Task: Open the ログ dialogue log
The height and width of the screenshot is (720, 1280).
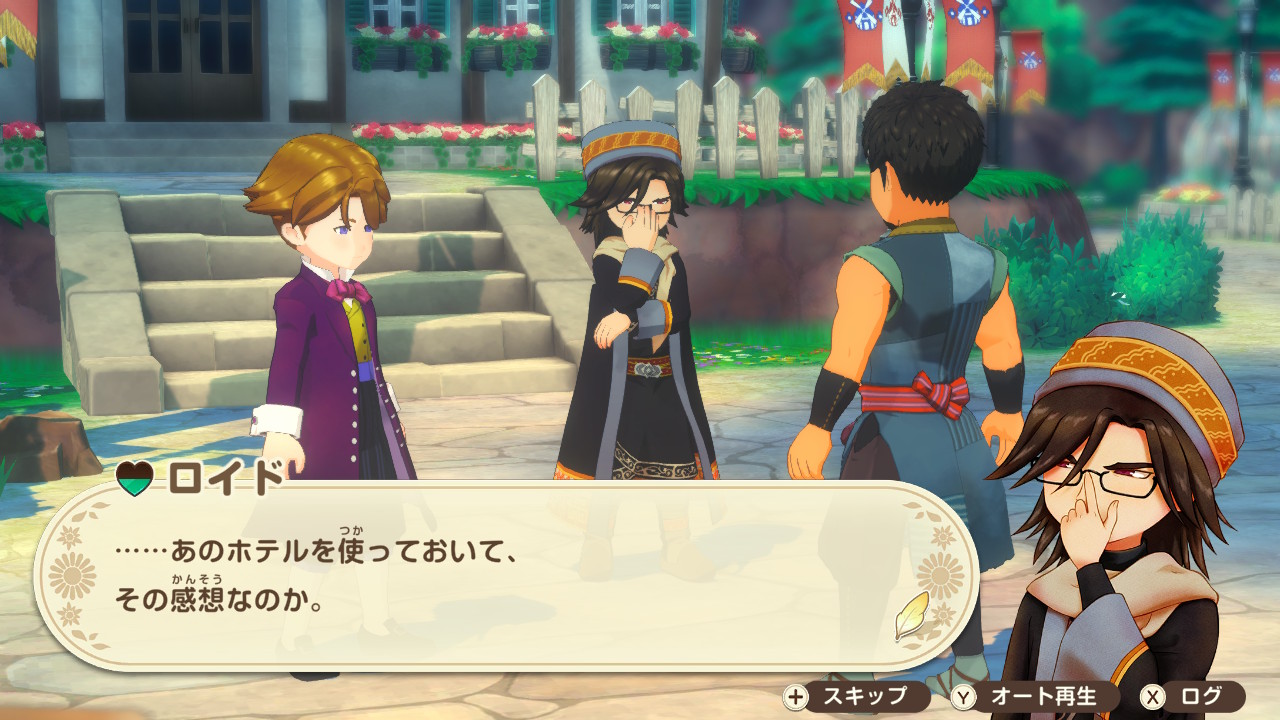Action: (1192, 697)
